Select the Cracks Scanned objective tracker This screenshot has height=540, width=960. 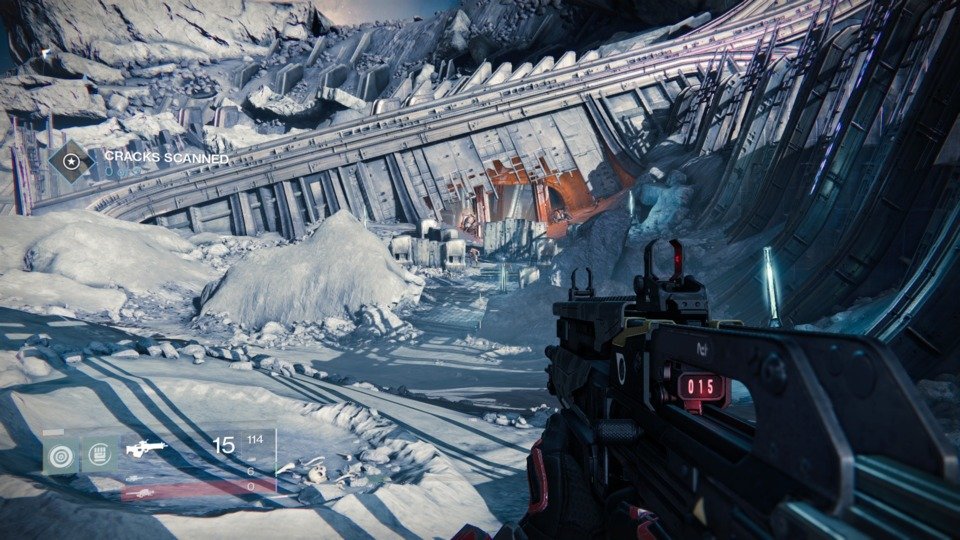pyautogui.click(x=166, y=158)
